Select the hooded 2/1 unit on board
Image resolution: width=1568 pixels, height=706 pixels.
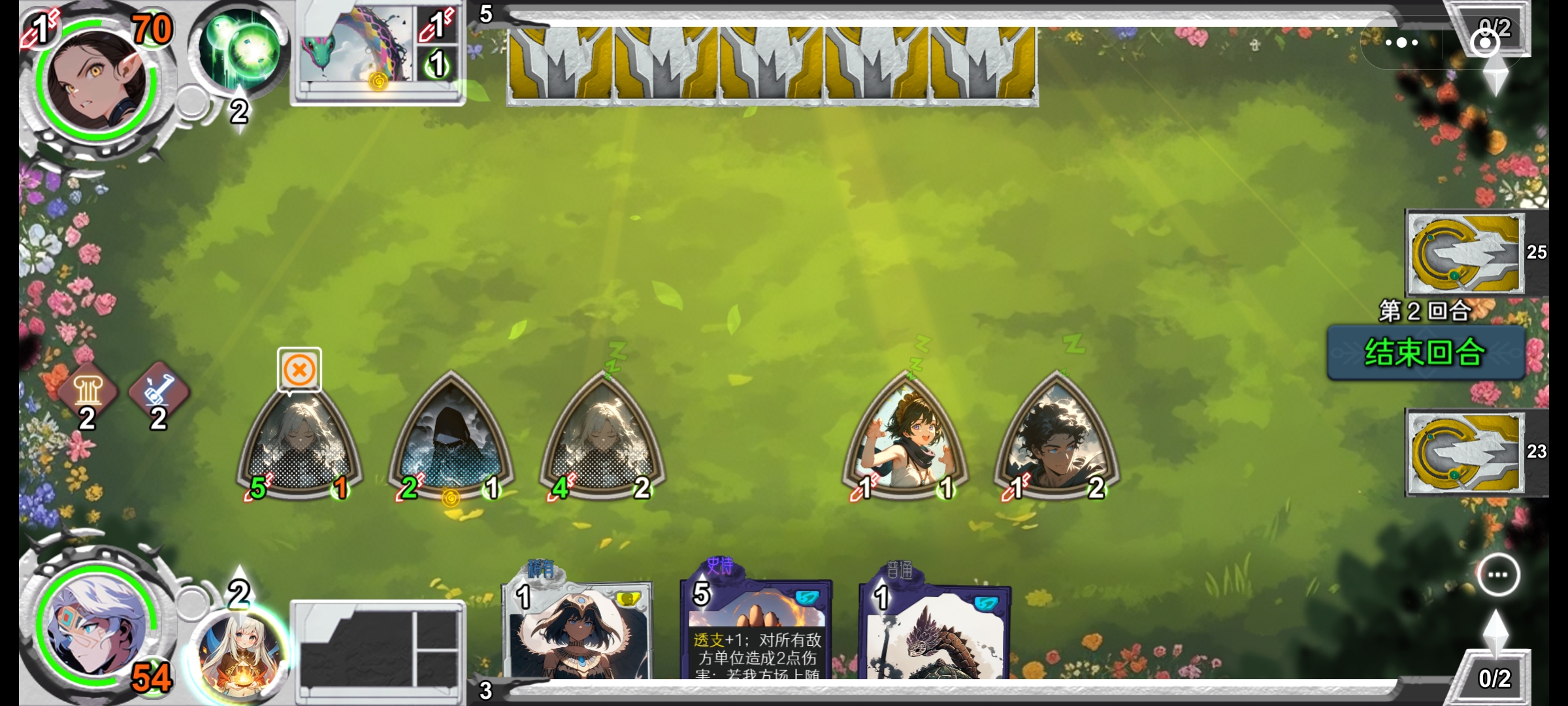pyautogui.click(x=451, y=439)
